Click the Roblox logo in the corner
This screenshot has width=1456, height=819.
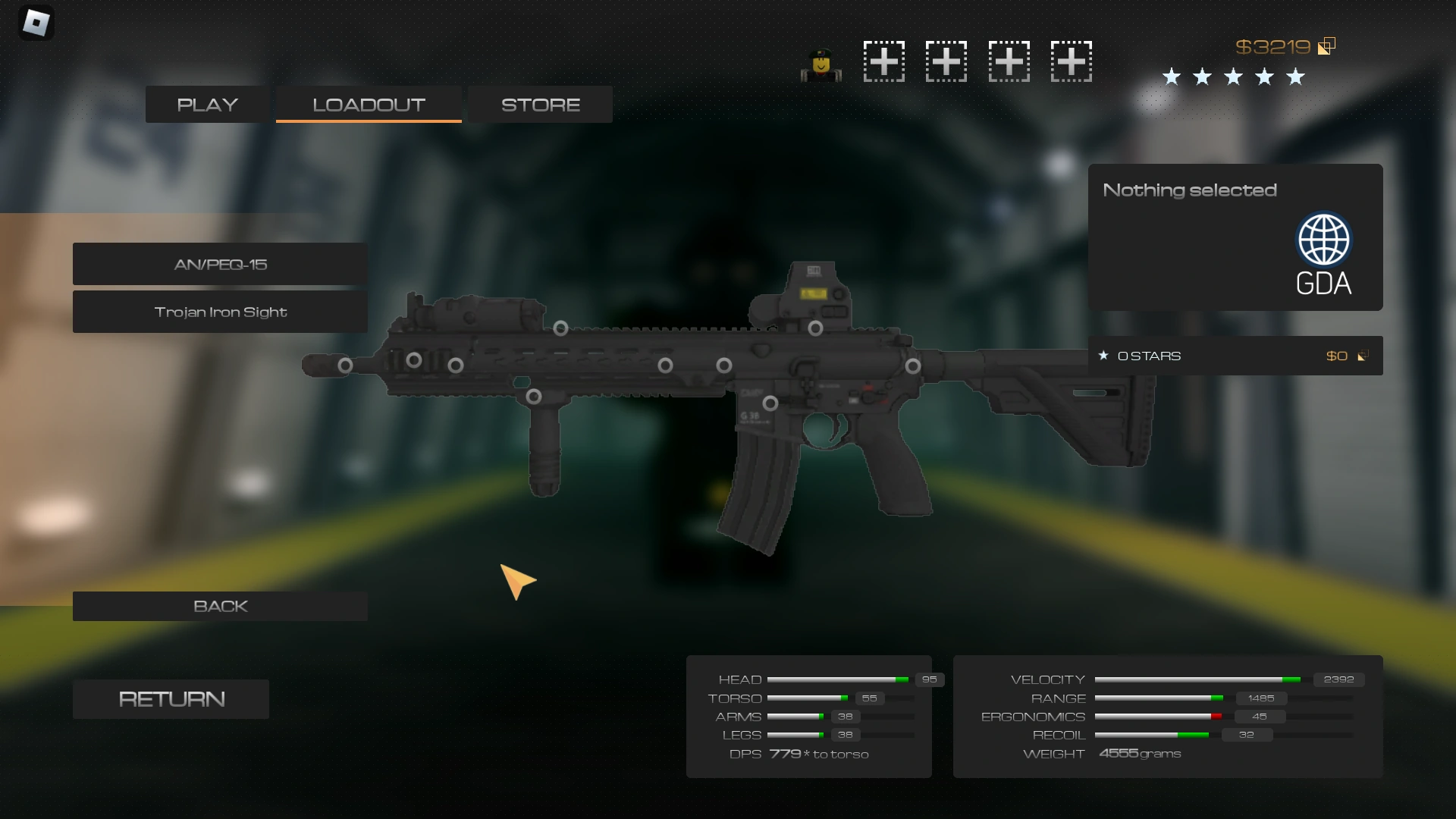(36, 22)
